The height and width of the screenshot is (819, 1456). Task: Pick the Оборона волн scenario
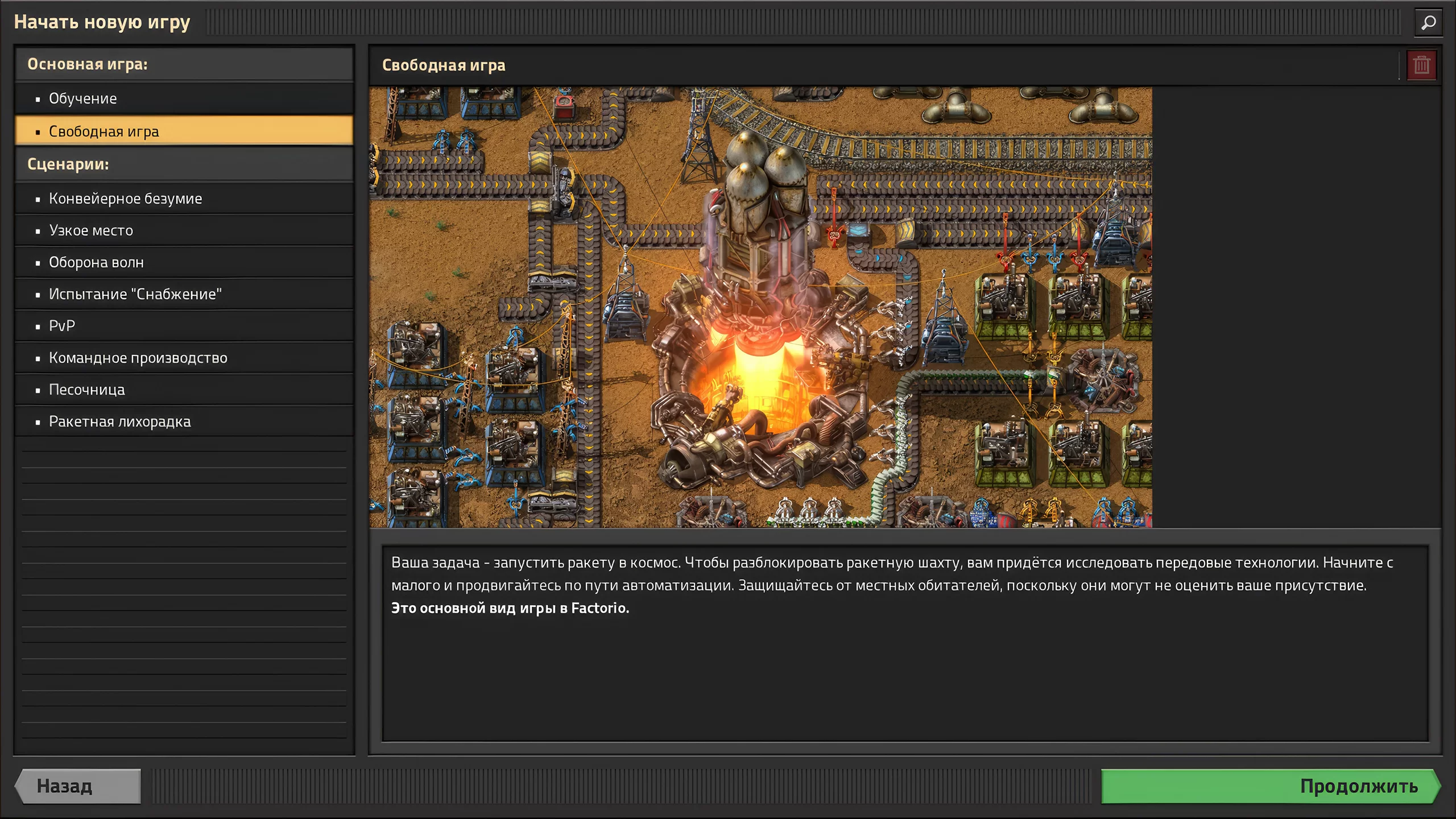[96, 262]
